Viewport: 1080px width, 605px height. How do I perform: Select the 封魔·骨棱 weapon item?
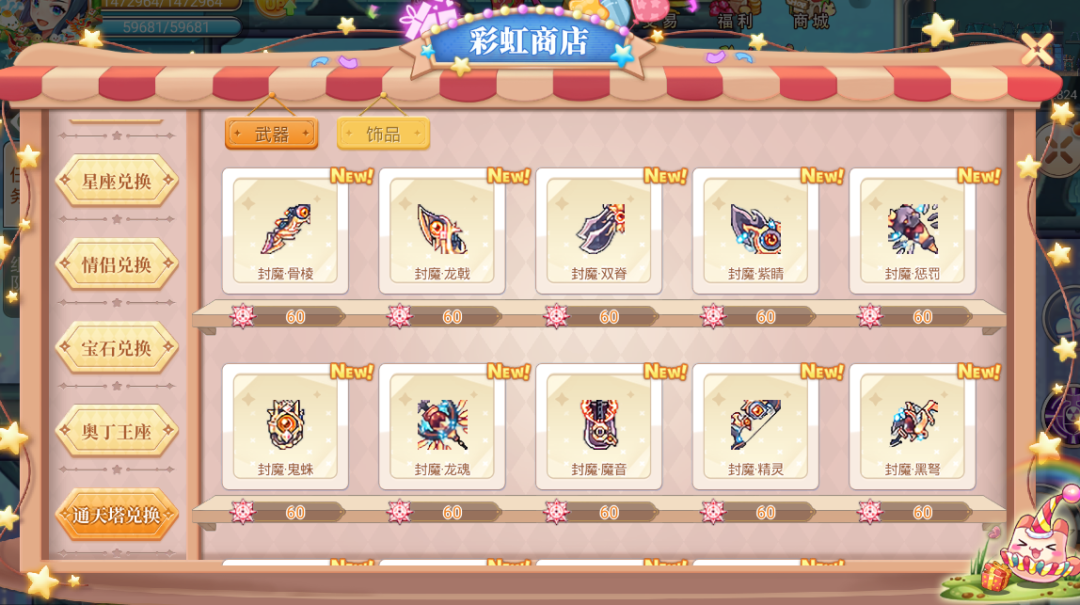pos(285,231)
